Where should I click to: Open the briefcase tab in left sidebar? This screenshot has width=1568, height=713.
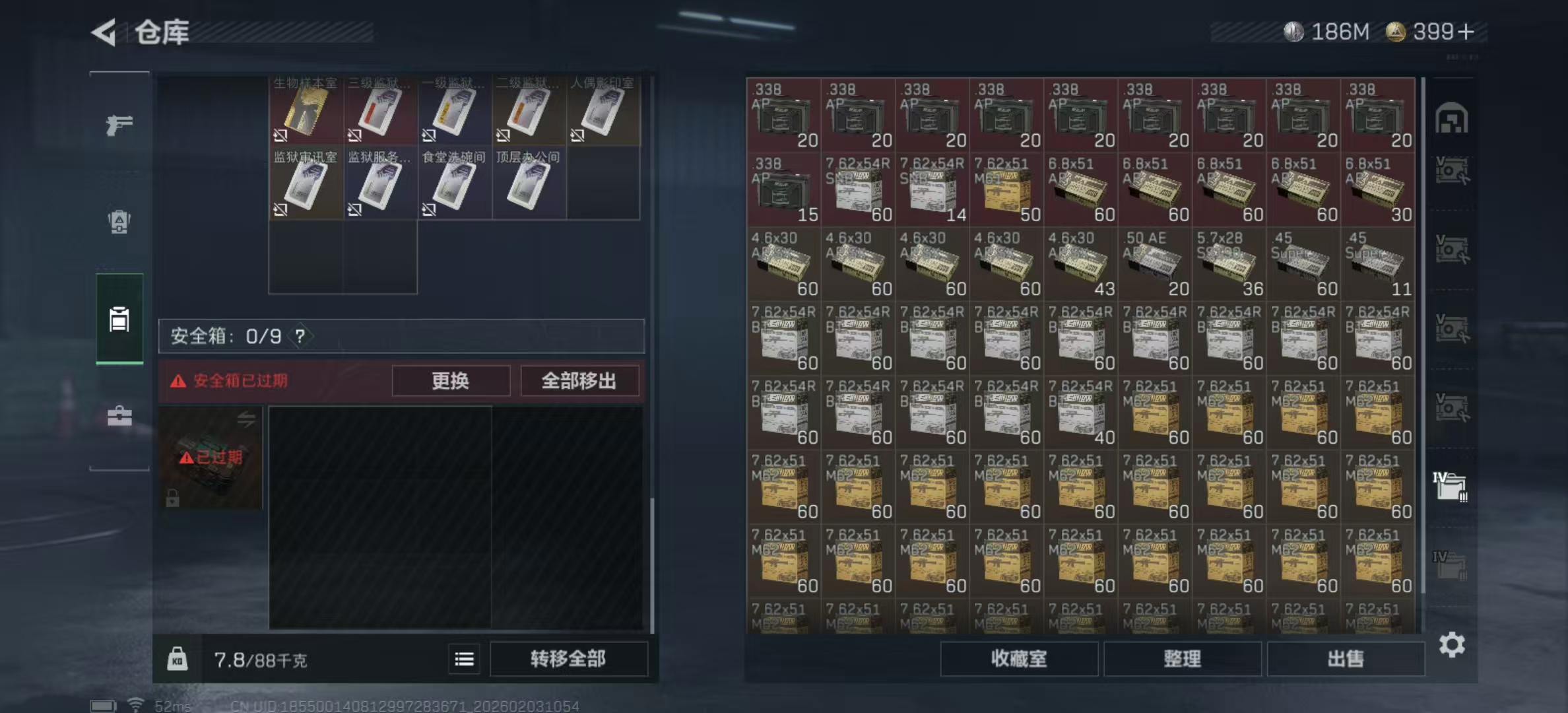(119, 416)
